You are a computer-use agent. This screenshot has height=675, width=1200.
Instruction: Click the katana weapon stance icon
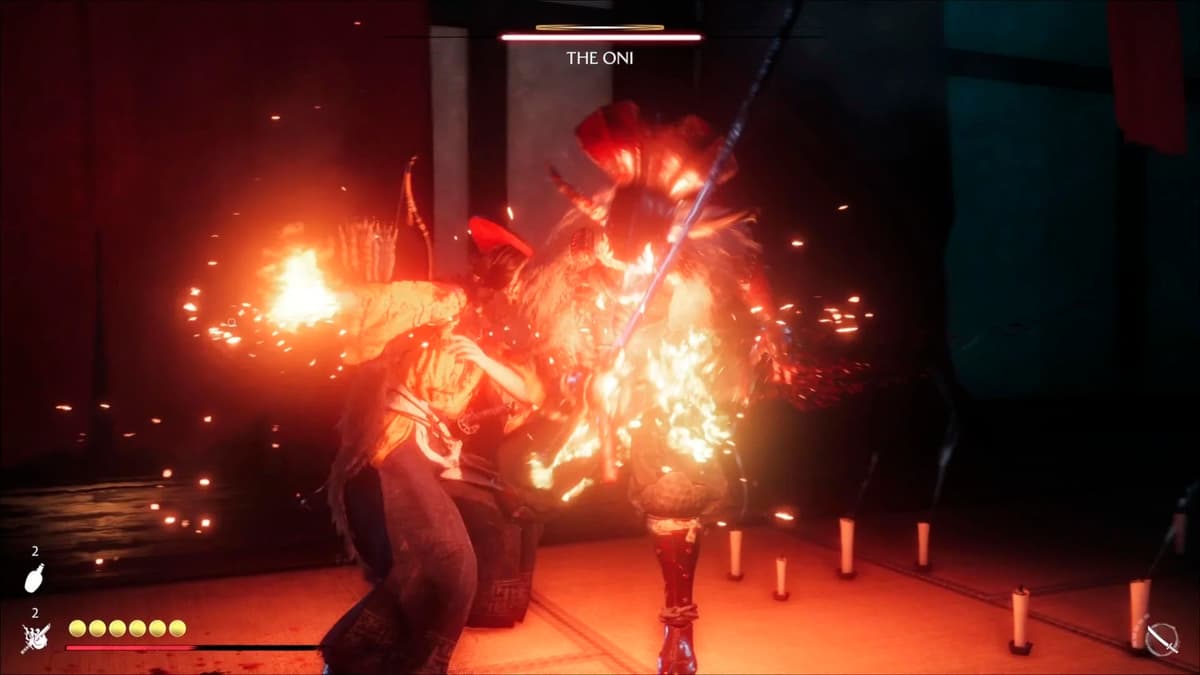pyautogui.click(x=1161, y=638)
